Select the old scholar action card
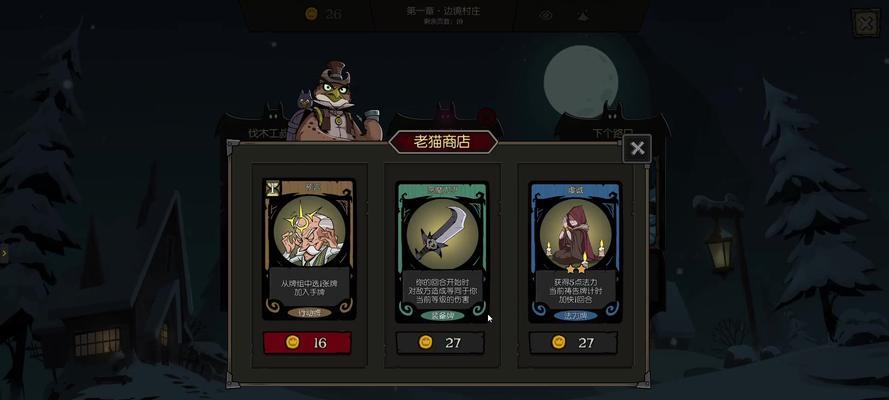Image resolution: width=889 pixels, height=400 pixels. tap(310, 249)
